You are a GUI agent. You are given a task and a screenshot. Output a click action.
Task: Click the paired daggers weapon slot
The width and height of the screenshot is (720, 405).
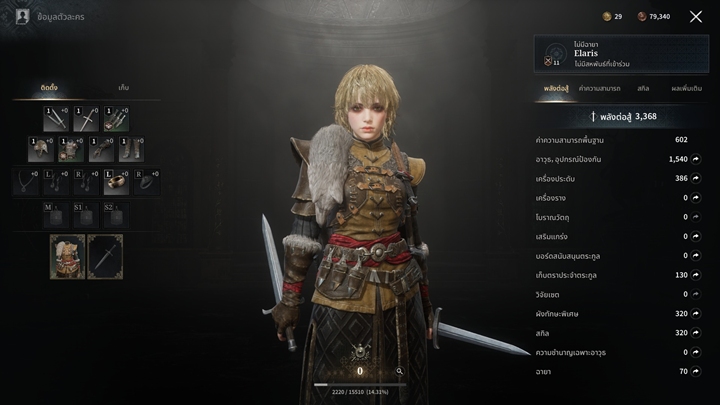(56, 120)
